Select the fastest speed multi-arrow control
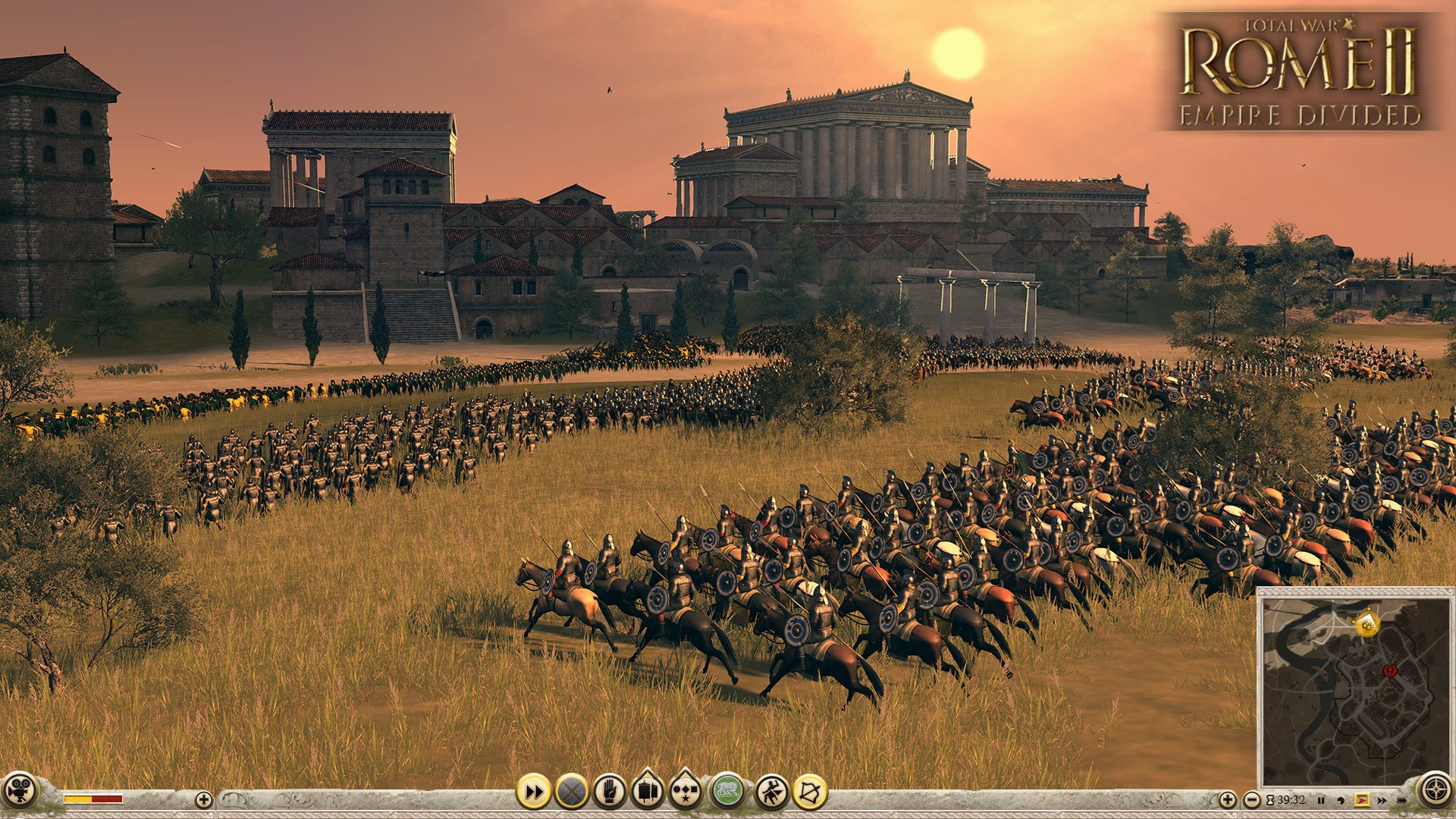Screen dimensions: 1456x819 [1401, 799]
